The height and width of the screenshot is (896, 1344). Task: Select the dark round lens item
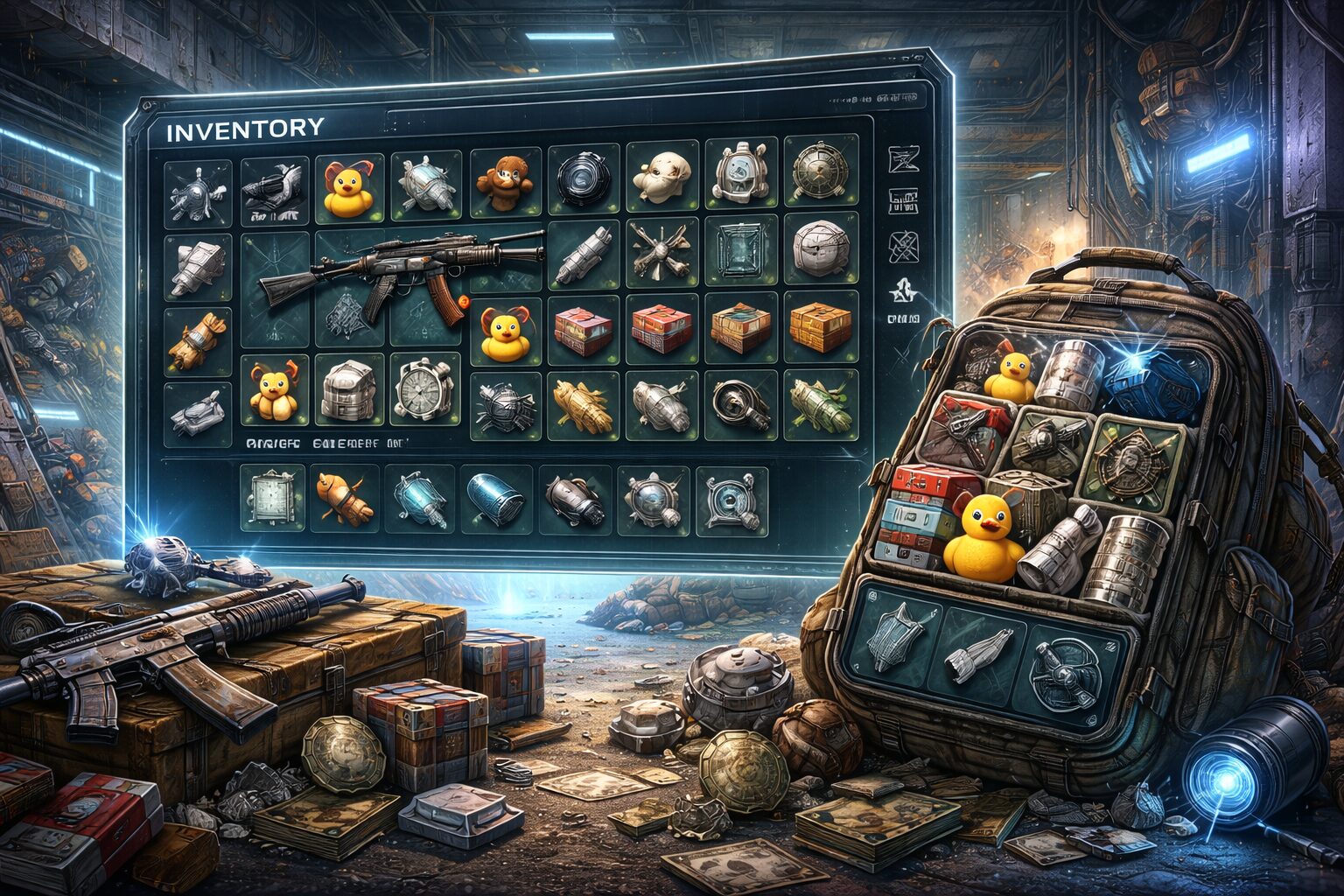(583, 179)
